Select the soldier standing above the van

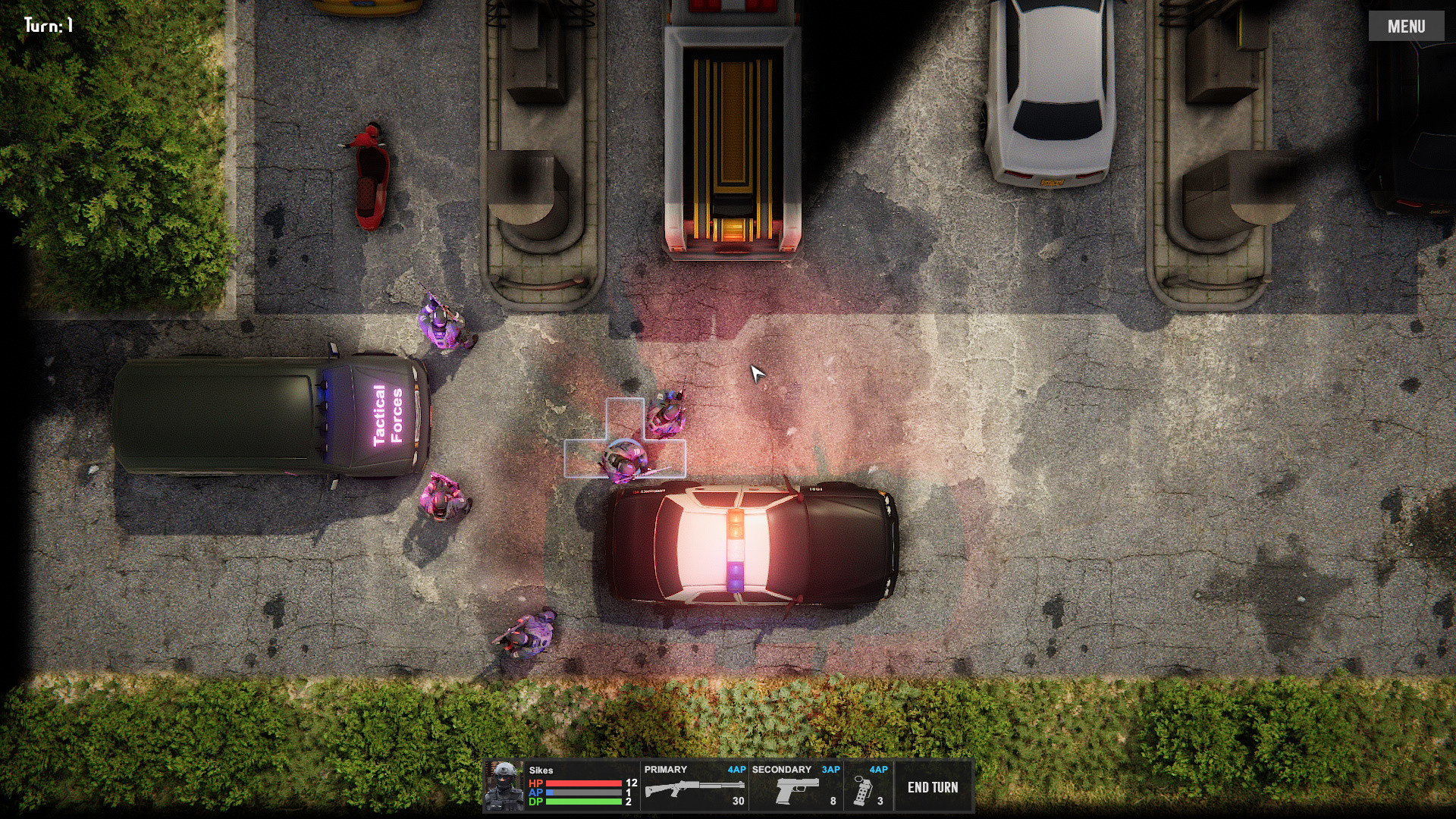tap(444, 326)
